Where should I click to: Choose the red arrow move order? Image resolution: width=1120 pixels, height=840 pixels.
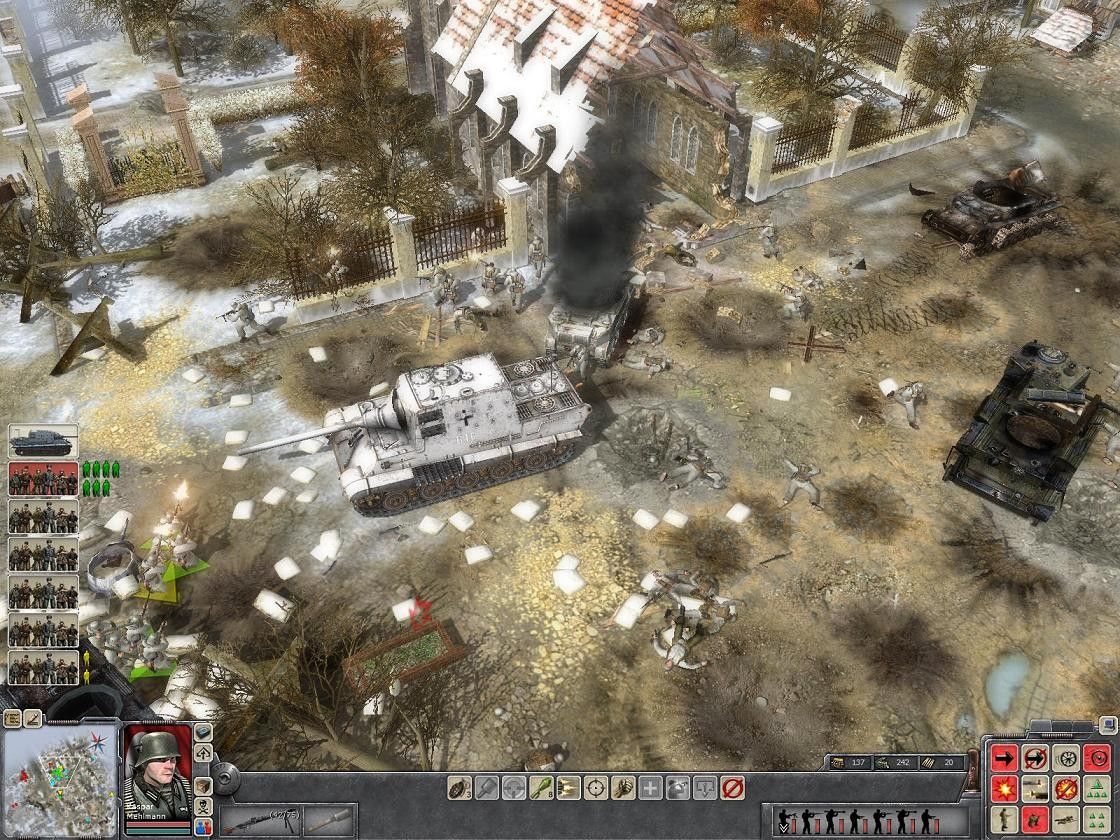1005,757
